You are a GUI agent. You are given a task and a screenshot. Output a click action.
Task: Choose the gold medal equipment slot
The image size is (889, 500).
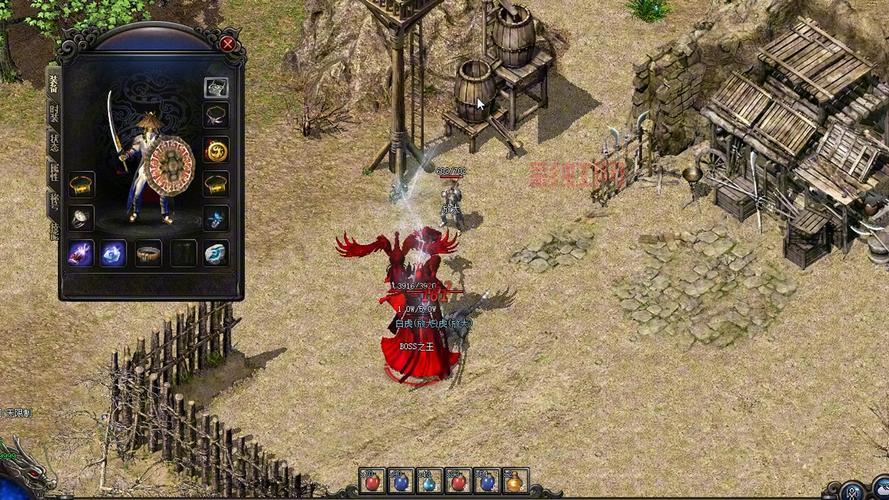pyautogui.click(x=216, y=151)
